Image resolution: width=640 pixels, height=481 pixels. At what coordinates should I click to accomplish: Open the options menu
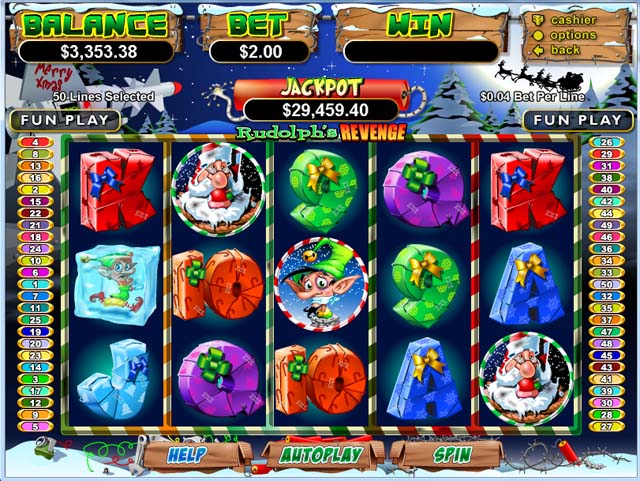[x=573, y=35]
